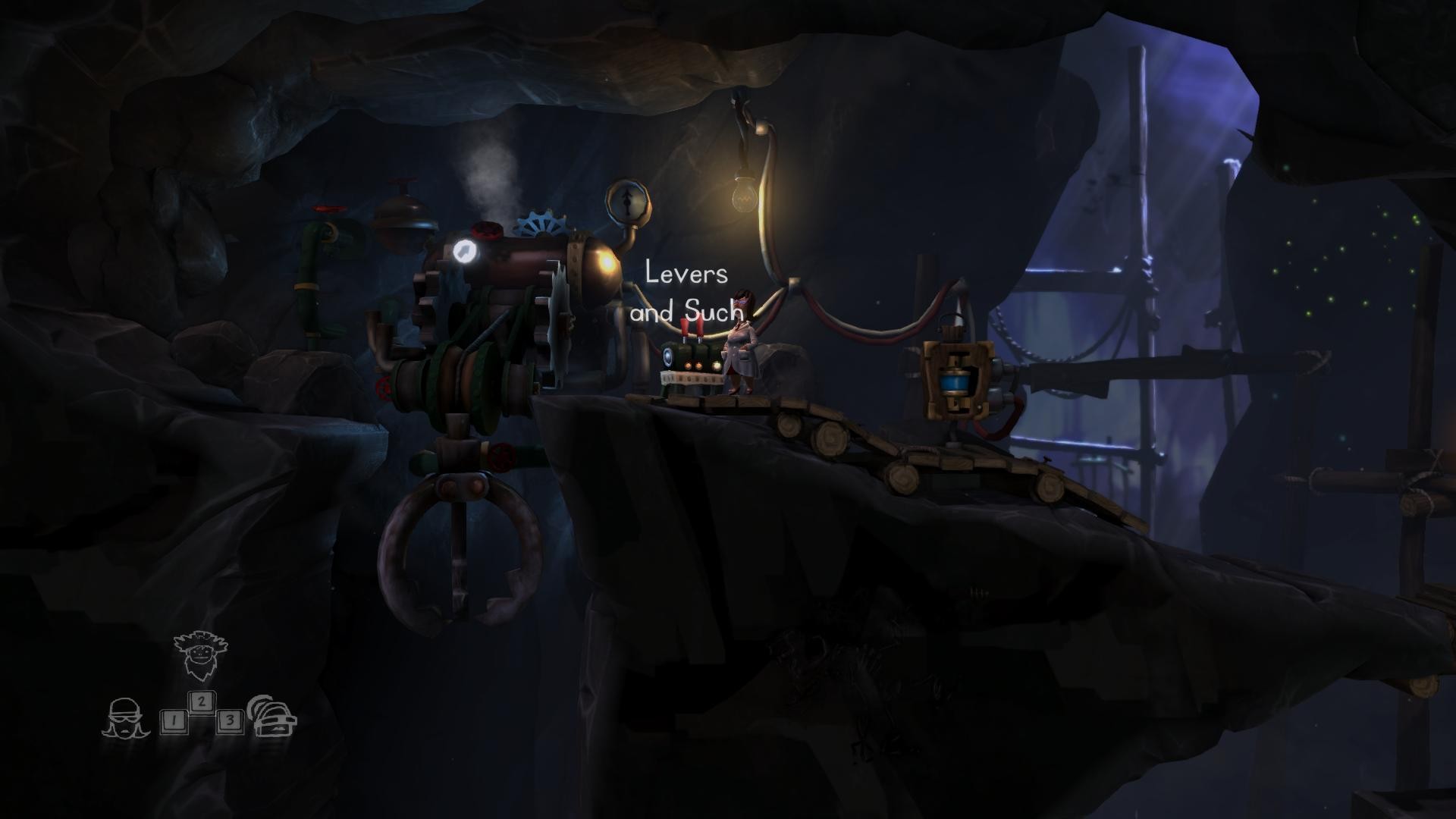The width and height of the screenshot is (1456, 819).
Task: Switch to the bearded Hillbilly portrait
Action: pyautogui.click(x=200, y=654)
